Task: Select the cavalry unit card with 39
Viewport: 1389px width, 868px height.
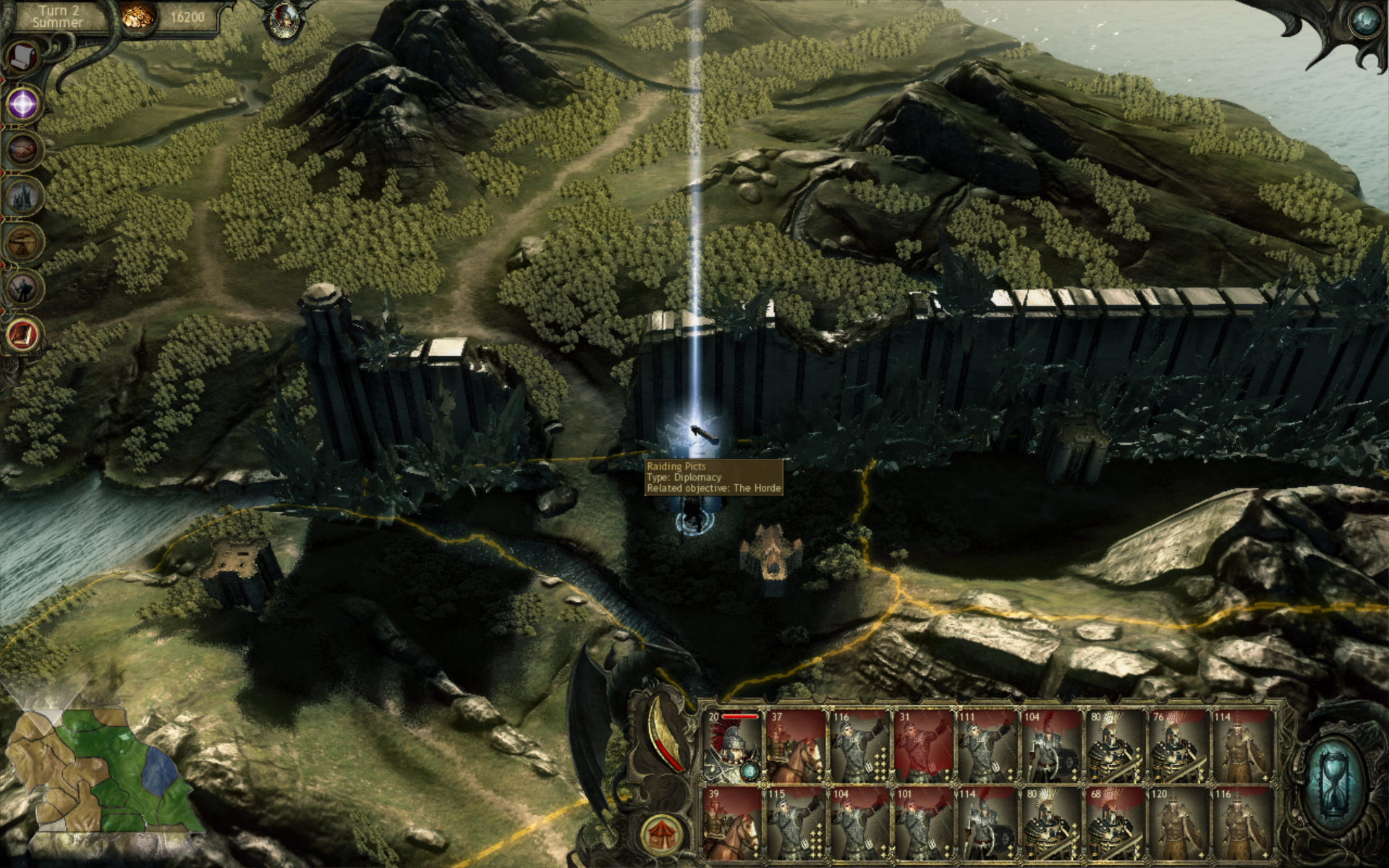Action: pos(733,823)
